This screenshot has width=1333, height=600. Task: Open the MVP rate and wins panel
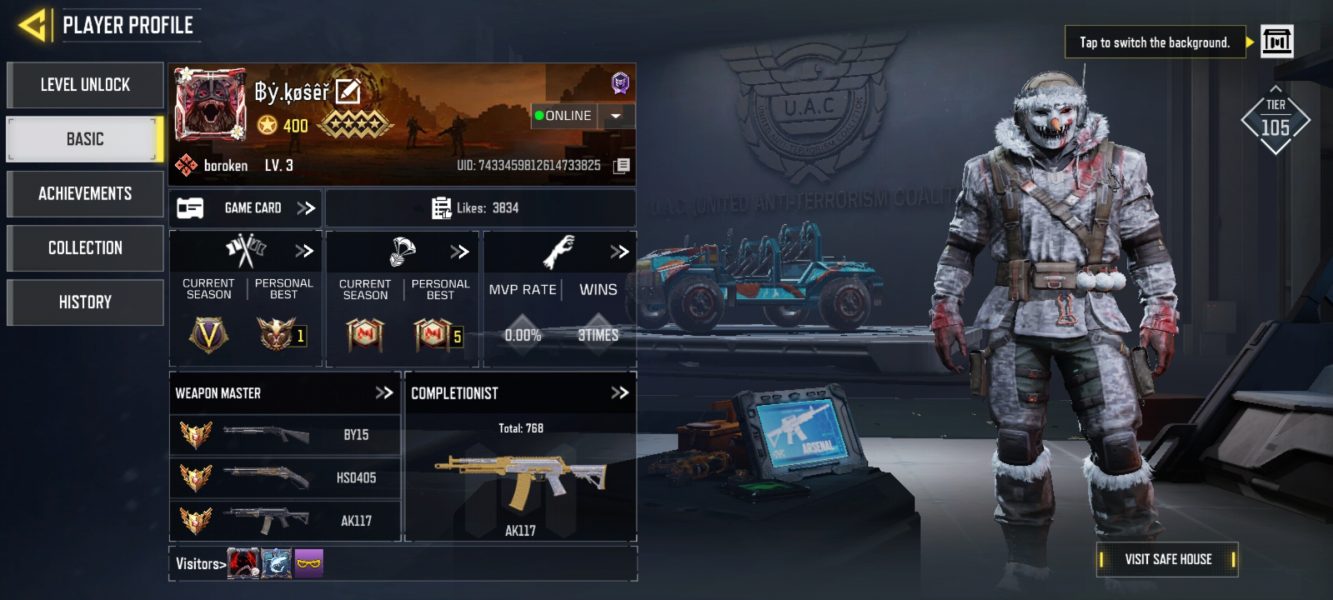(x=559, y=298)
